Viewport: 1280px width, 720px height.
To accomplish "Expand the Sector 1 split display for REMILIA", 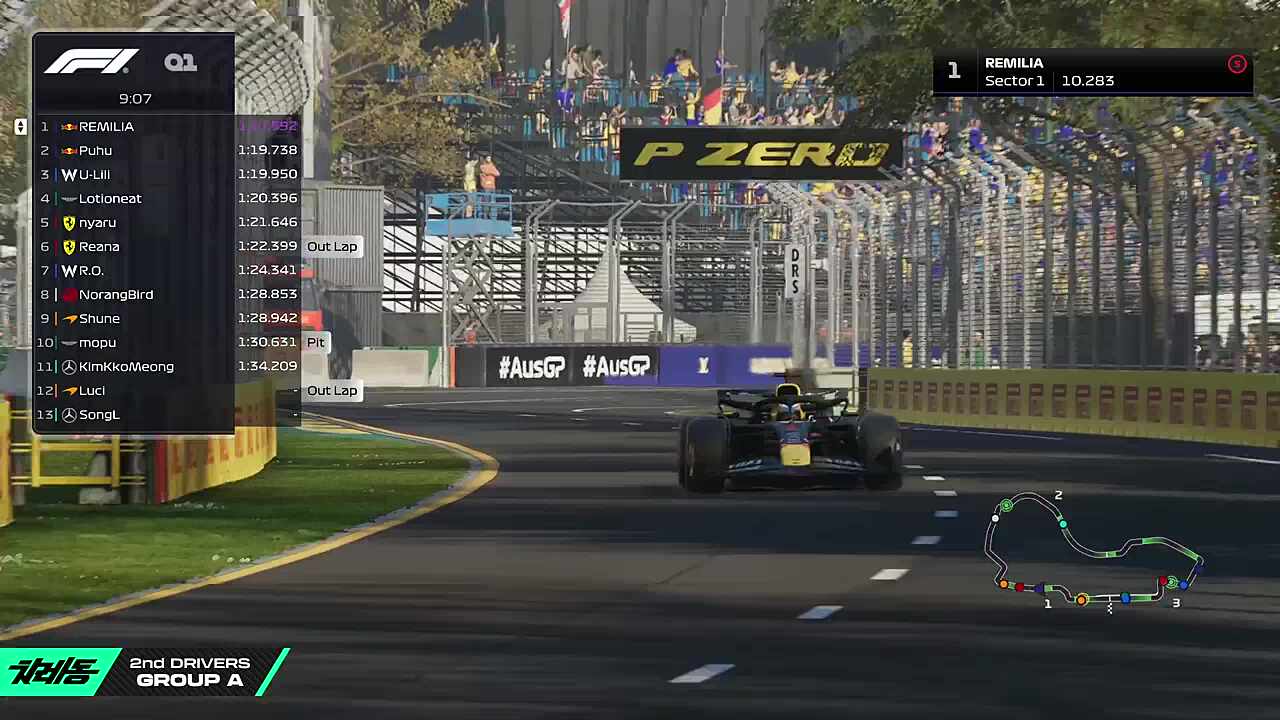I will point(1048,81).
